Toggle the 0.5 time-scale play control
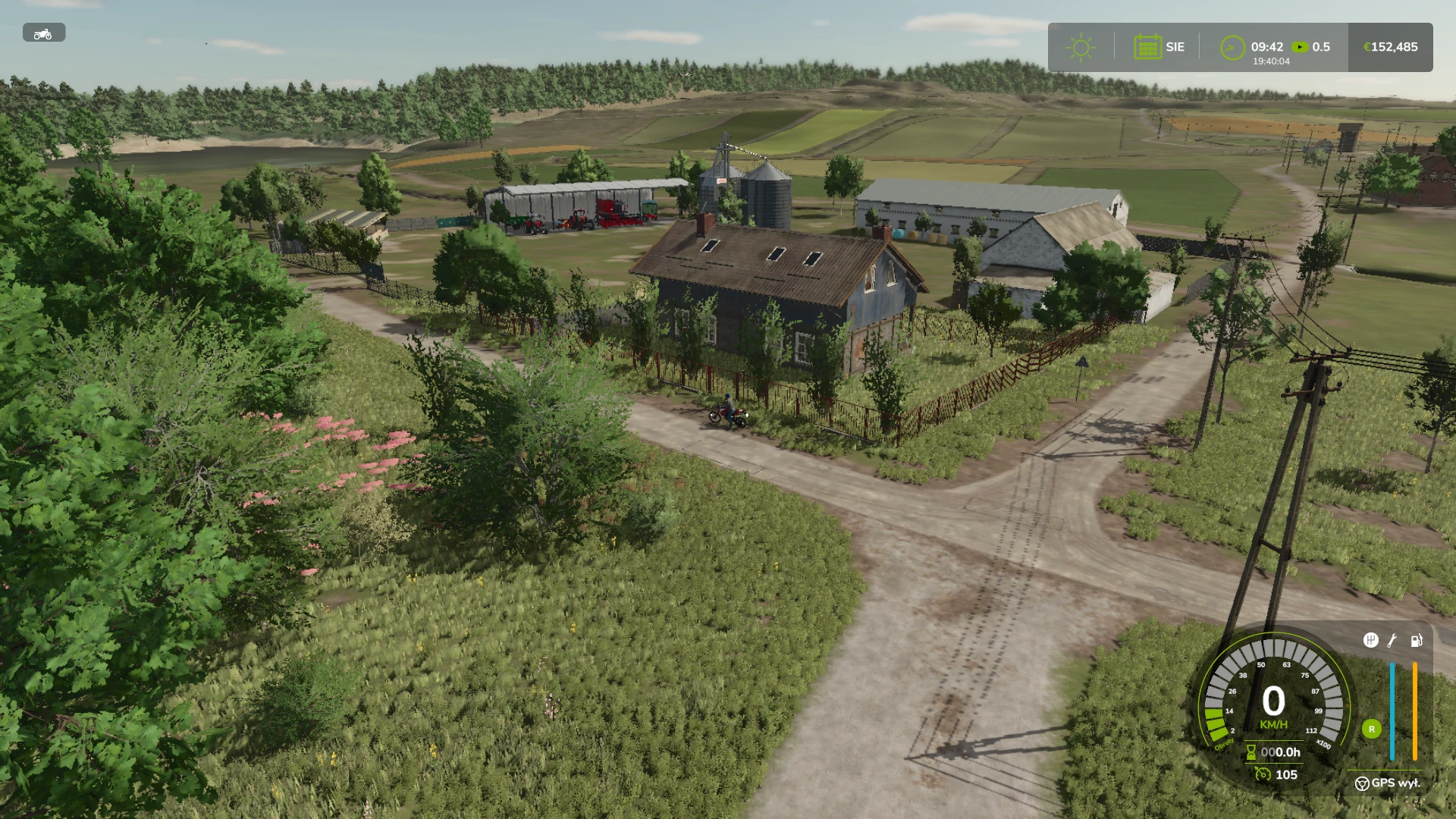Screen dimensions: 1456x819 point(1301,46)
